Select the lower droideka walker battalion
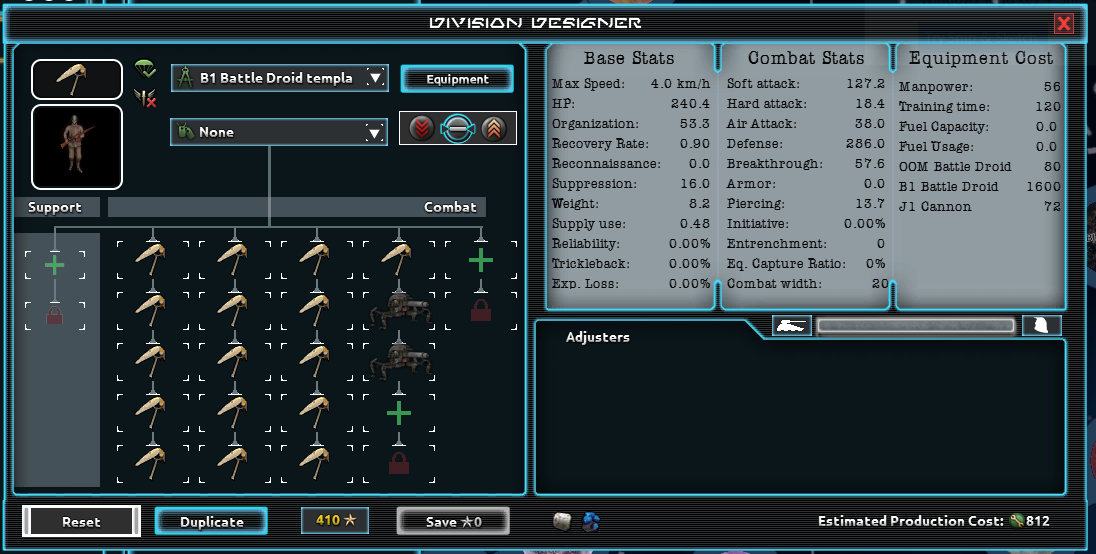Viewport: 1096px width, 554px height. click(x=398, y=362)
